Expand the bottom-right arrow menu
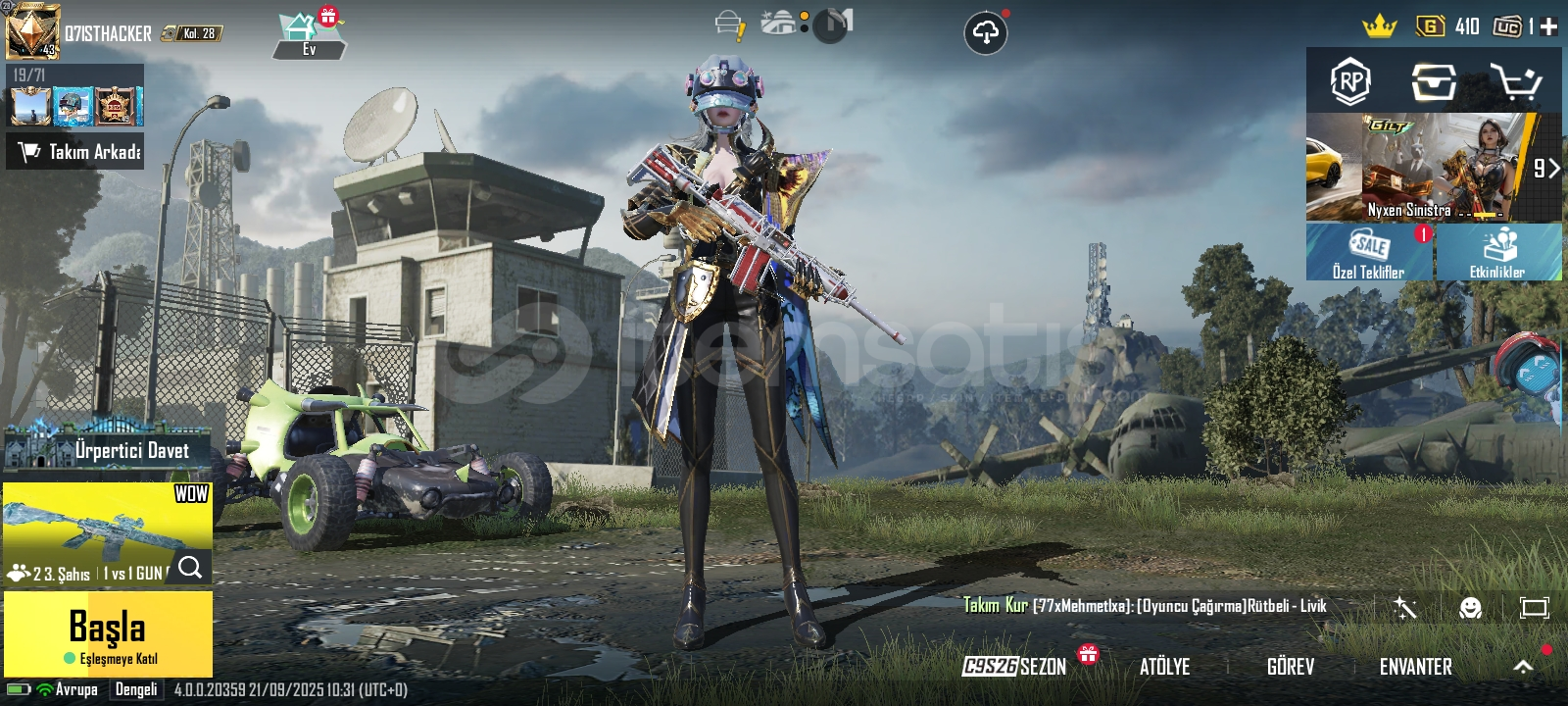 pyautogui.click(x=1523, y=667)
